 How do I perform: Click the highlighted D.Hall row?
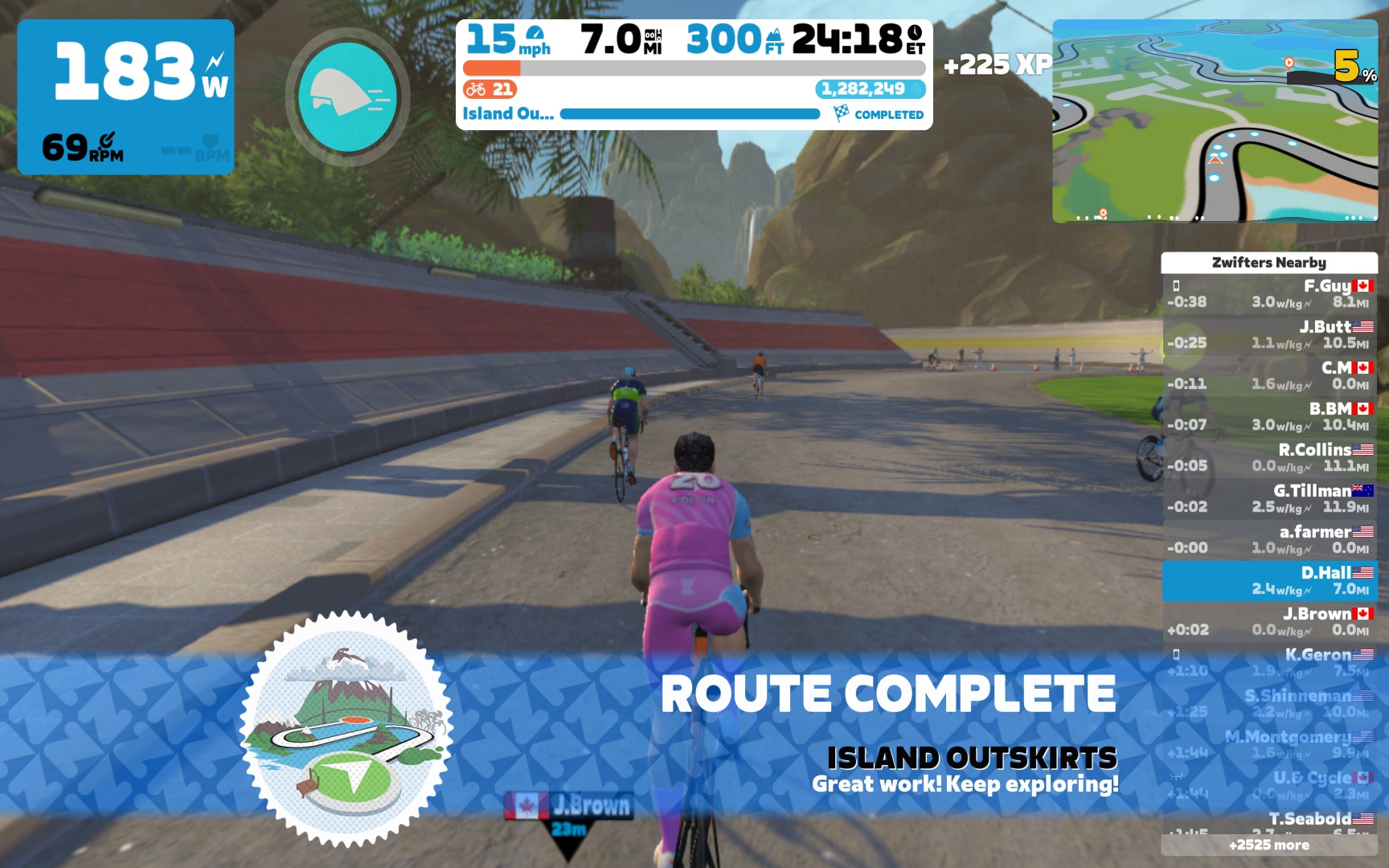coord(1268,581)
